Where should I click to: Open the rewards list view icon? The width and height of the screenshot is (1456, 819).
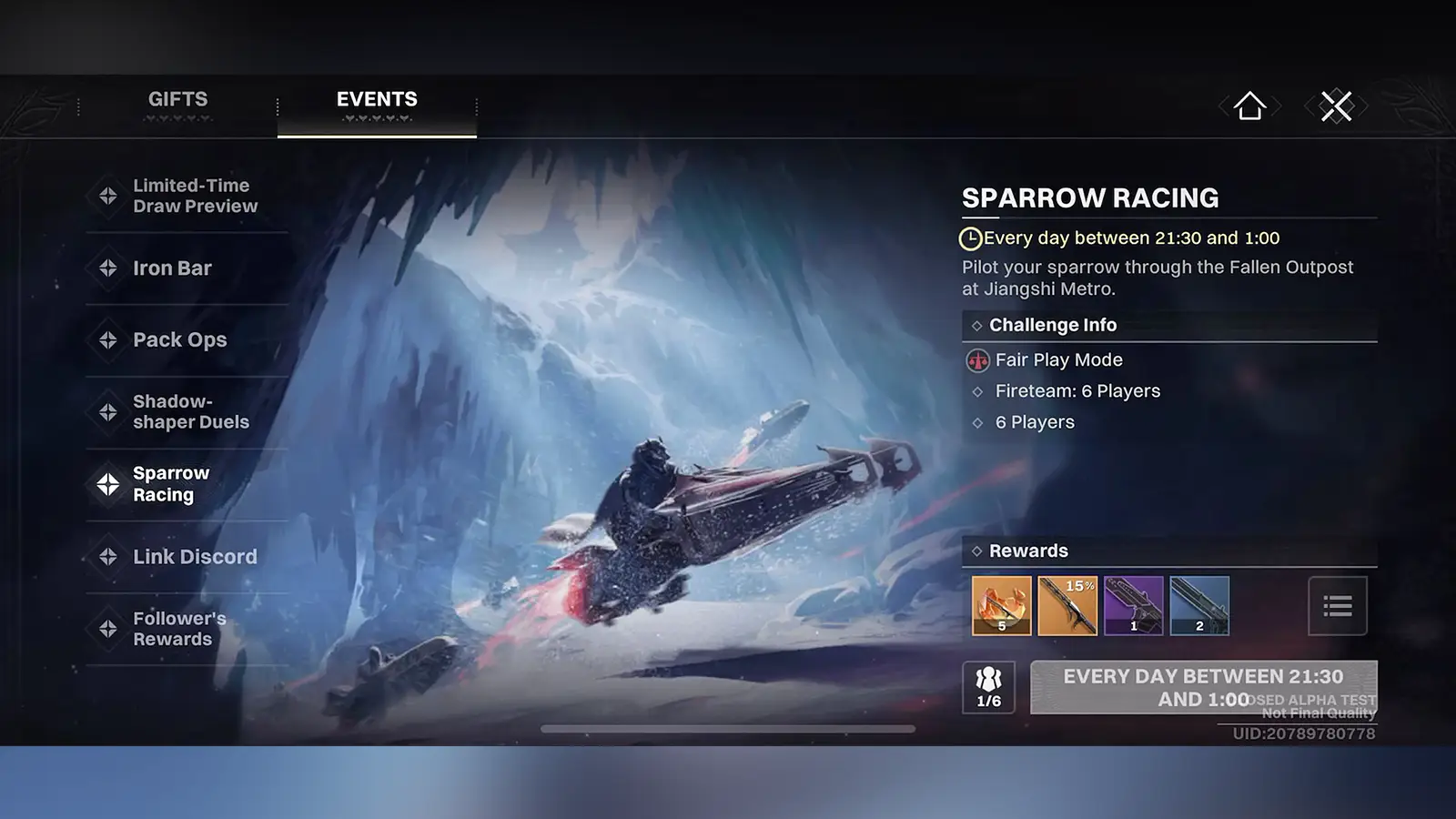click(x=1337, y=606)
